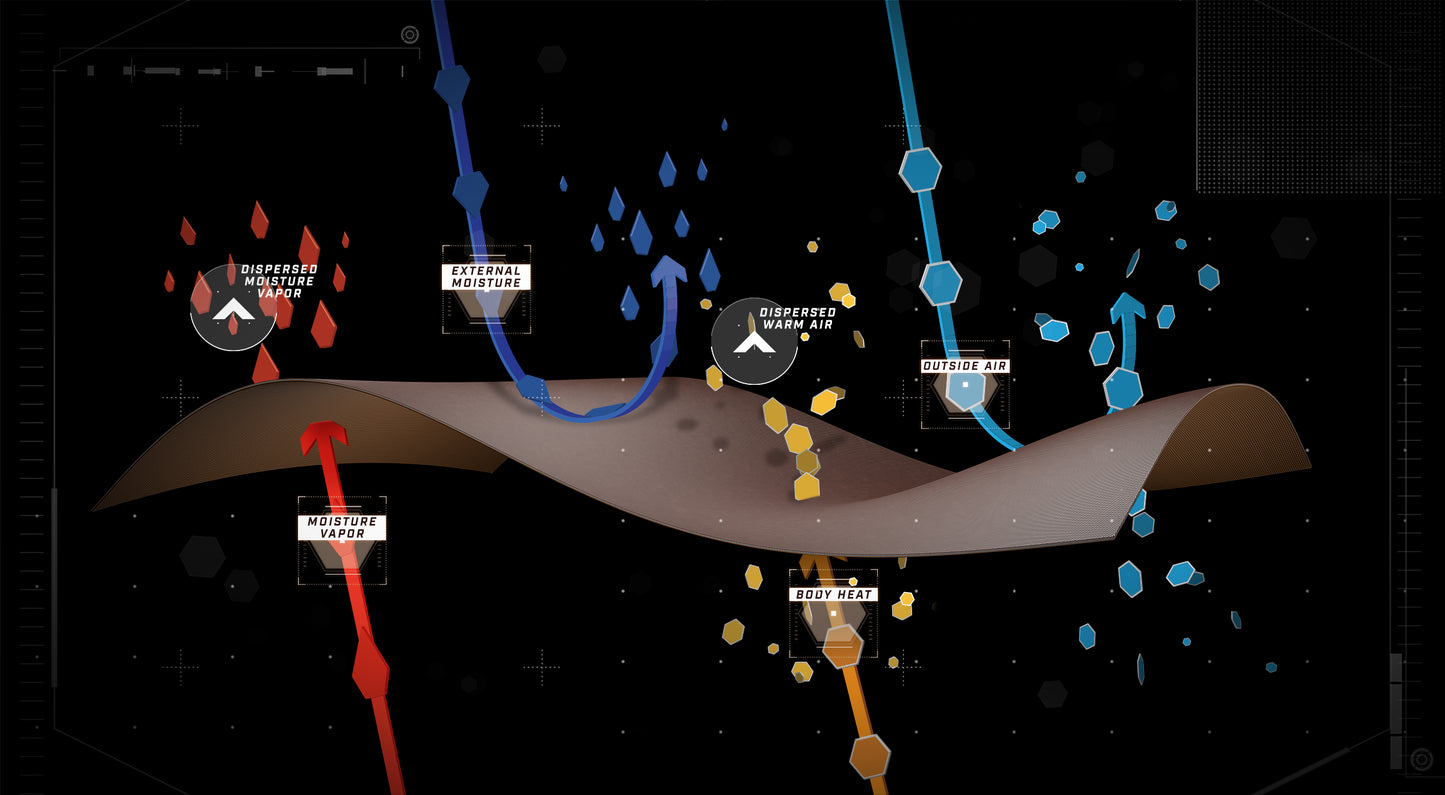Select the Dispersed Moisture Vapor marker
Screen dimensions: 1445x795
pos(233,307)
